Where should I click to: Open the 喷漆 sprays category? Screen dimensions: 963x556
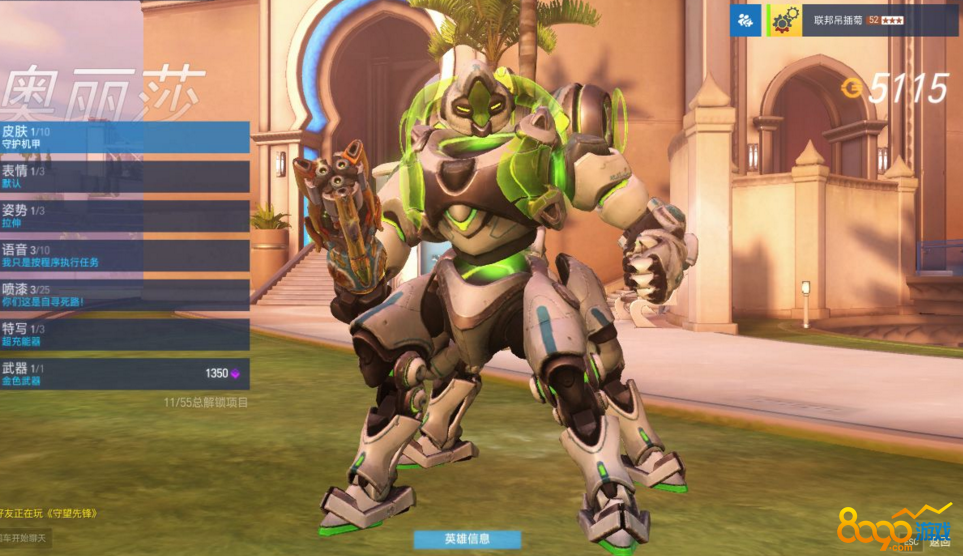[x=124, y=295]
